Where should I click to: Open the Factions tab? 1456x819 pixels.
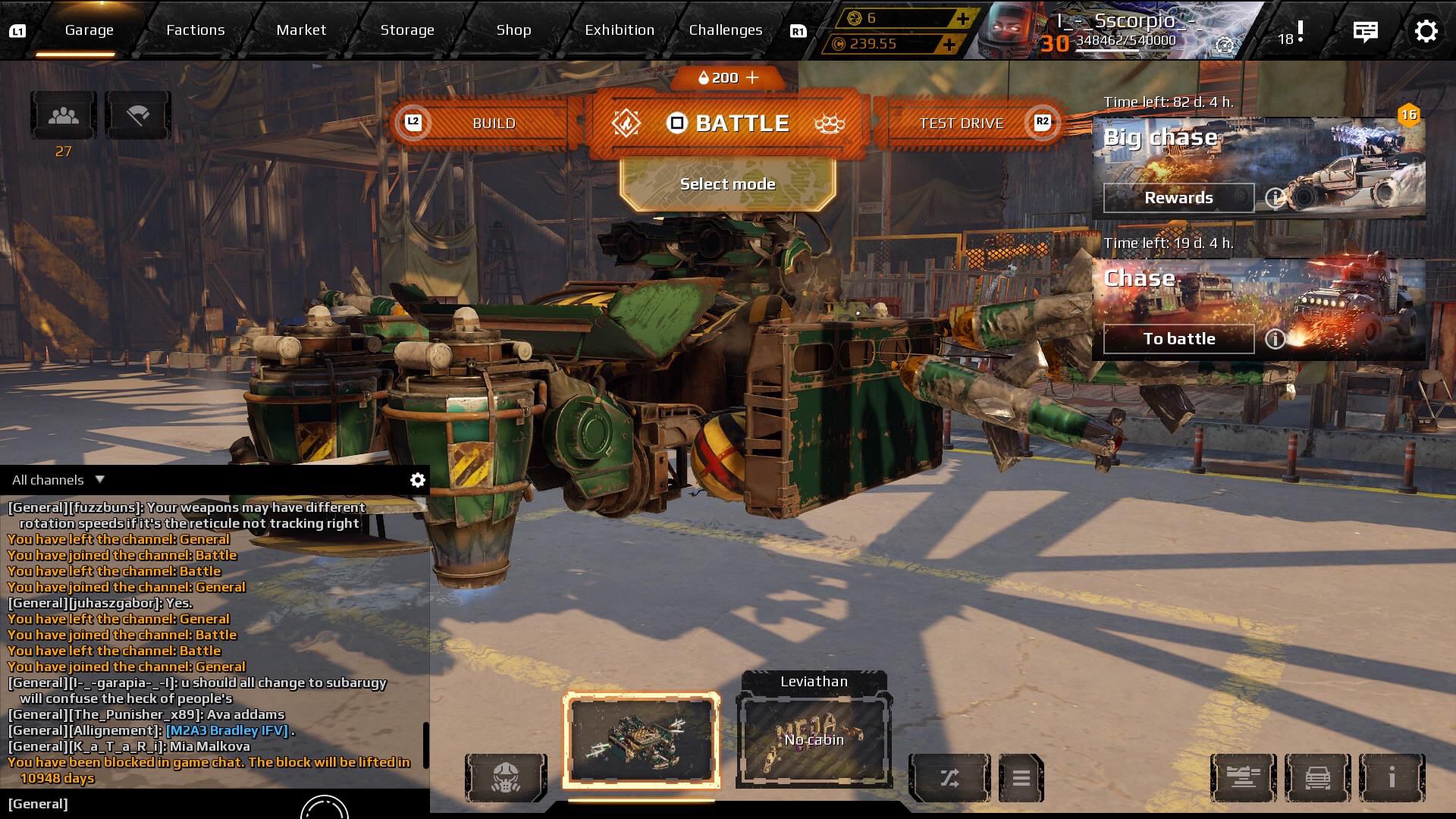[x=196, y=30]
